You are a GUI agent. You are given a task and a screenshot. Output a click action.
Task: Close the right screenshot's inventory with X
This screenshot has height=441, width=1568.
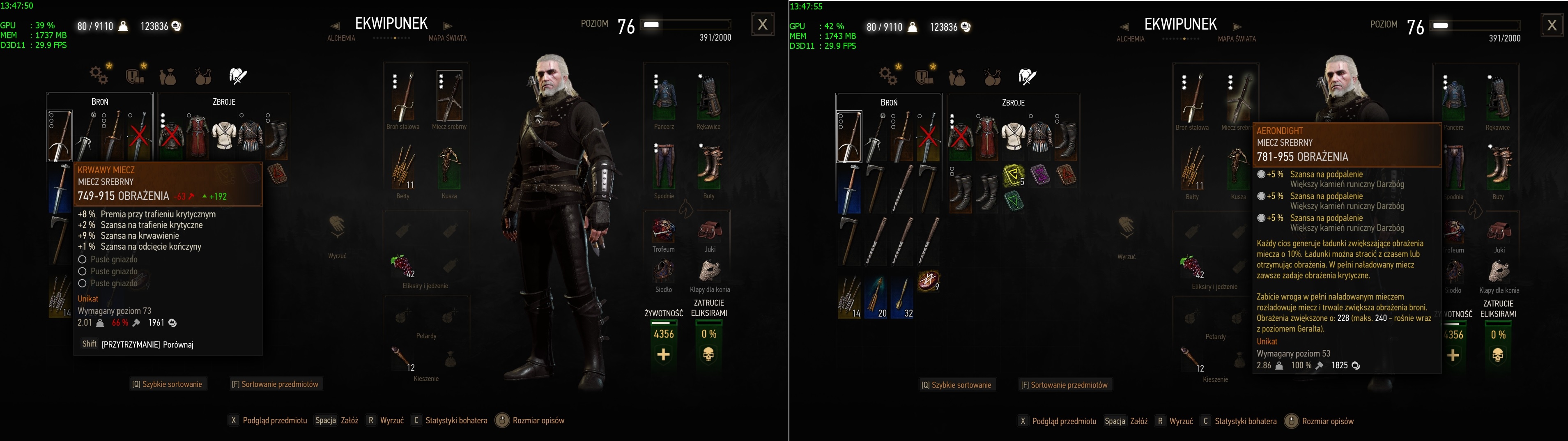point(1552,25)
